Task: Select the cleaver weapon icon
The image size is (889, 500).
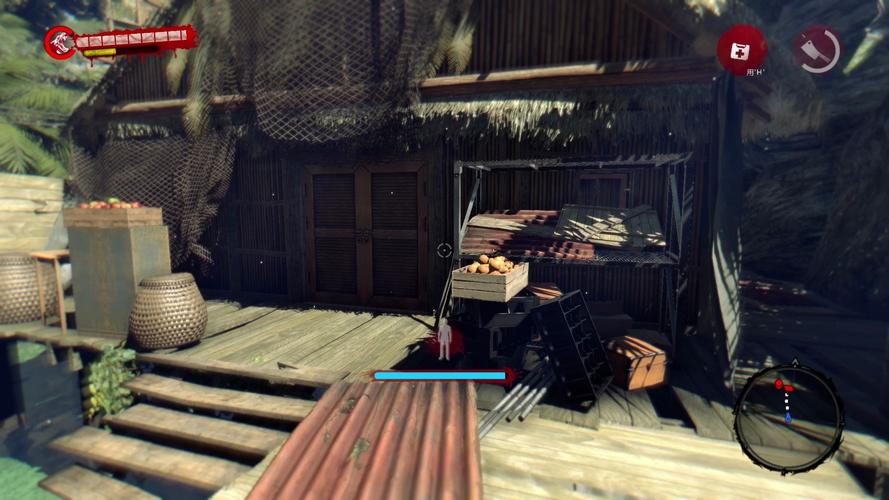Action: pos(817,48)
